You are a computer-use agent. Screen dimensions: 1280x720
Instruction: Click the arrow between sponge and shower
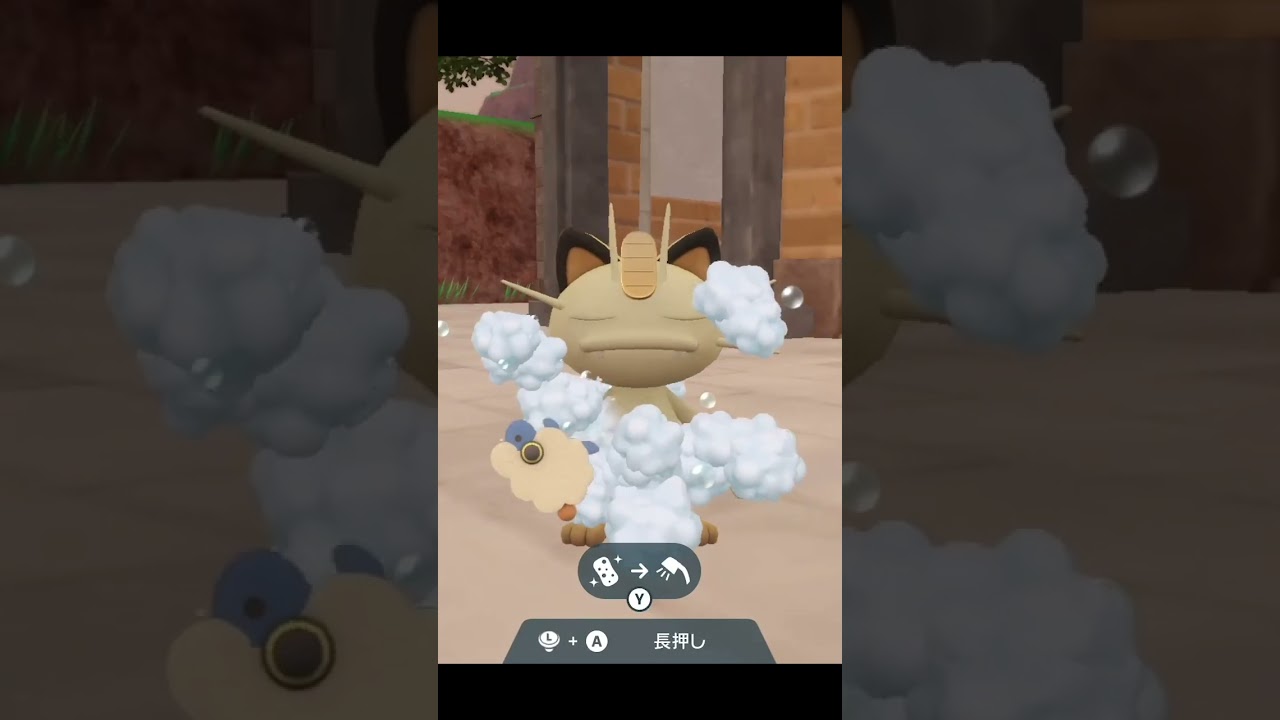639,570
